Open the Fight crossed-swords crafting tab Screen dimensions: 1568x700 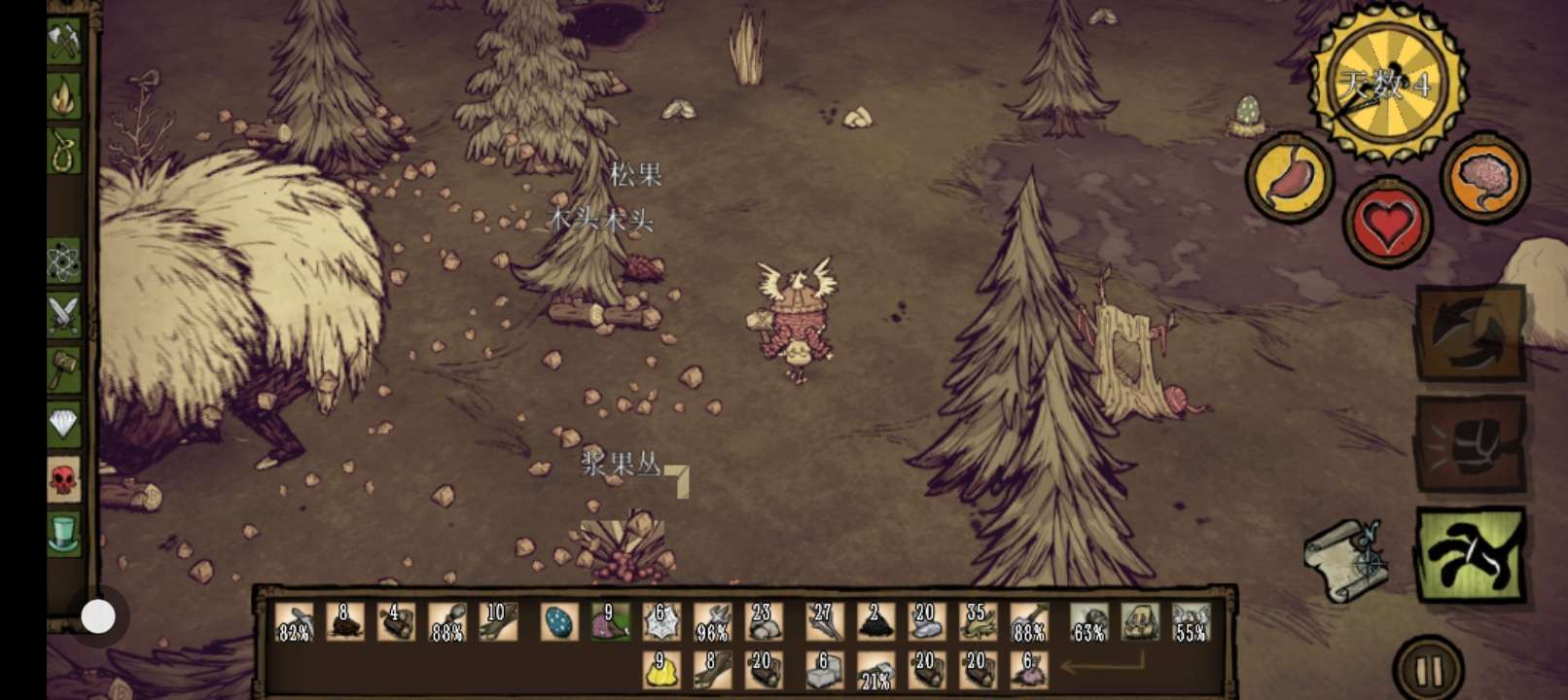[x=64, y=315]
